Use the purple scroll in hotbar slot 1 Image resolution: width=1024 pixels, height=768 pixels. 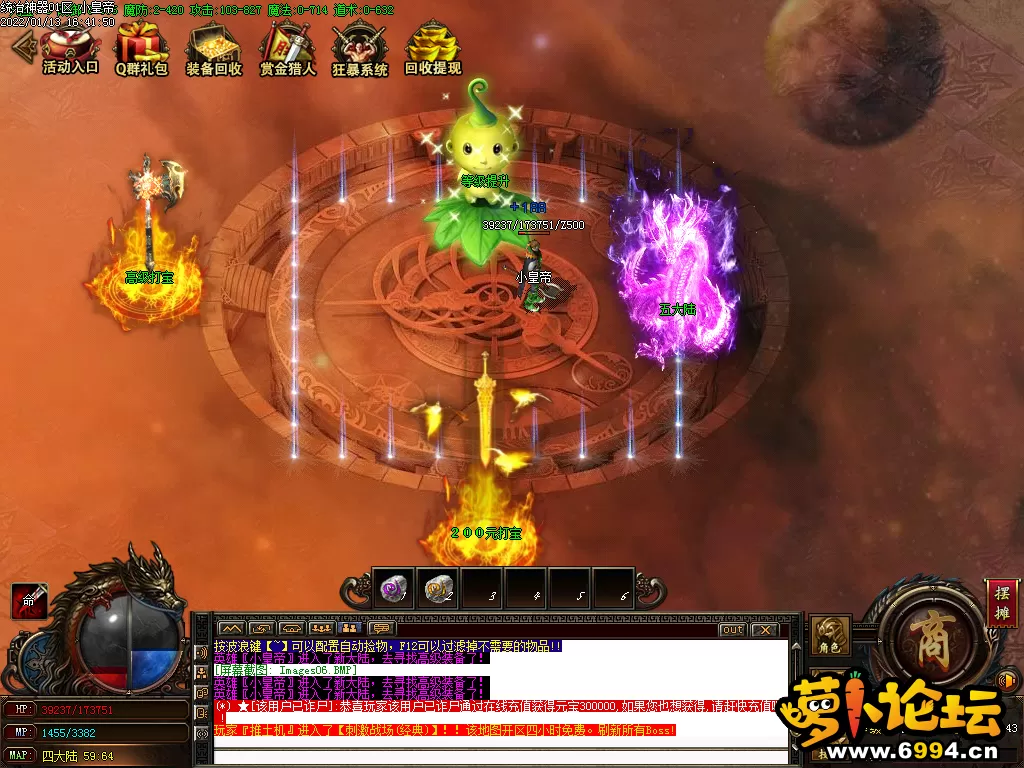pos(392,589)
